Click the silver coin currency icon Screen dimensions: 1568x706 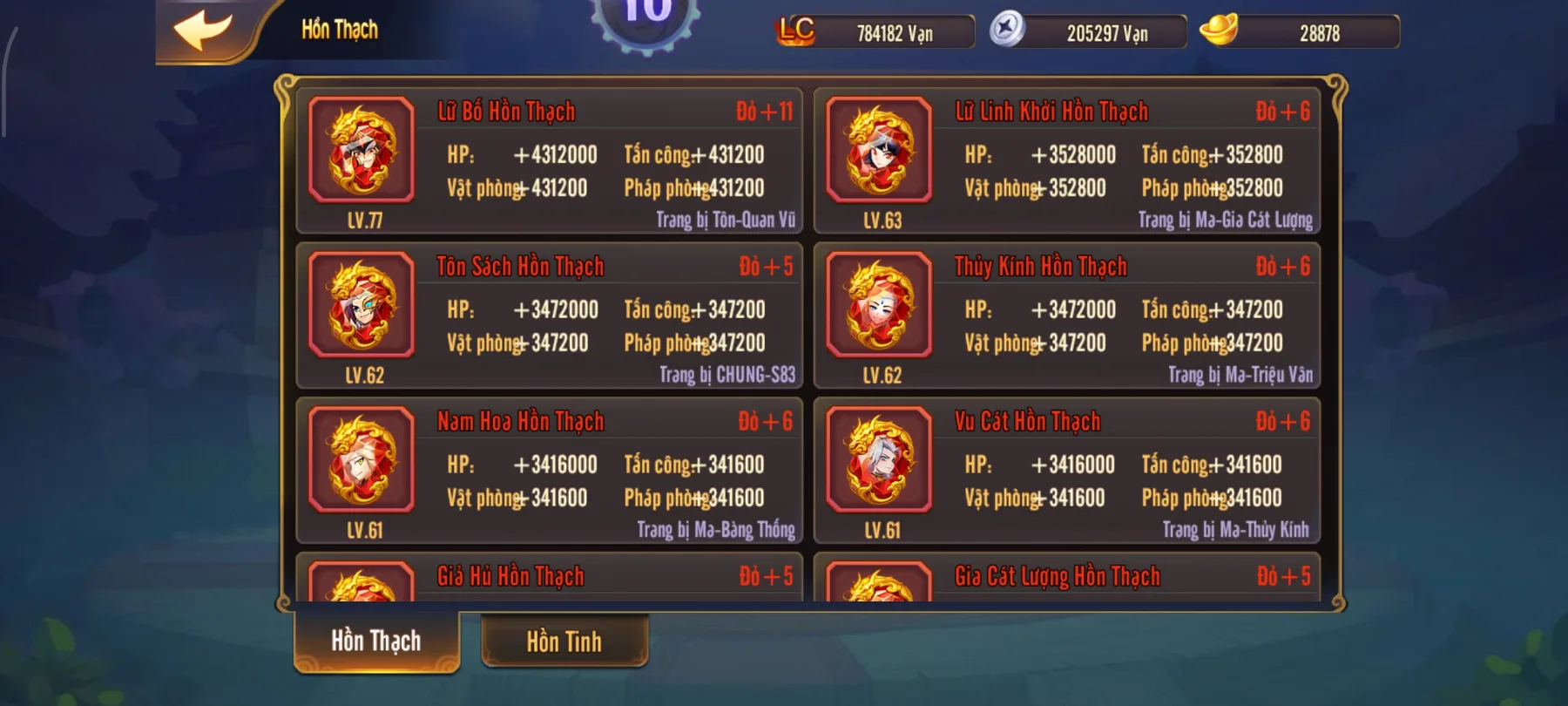pyautogui.click(x=1005, y=32)
